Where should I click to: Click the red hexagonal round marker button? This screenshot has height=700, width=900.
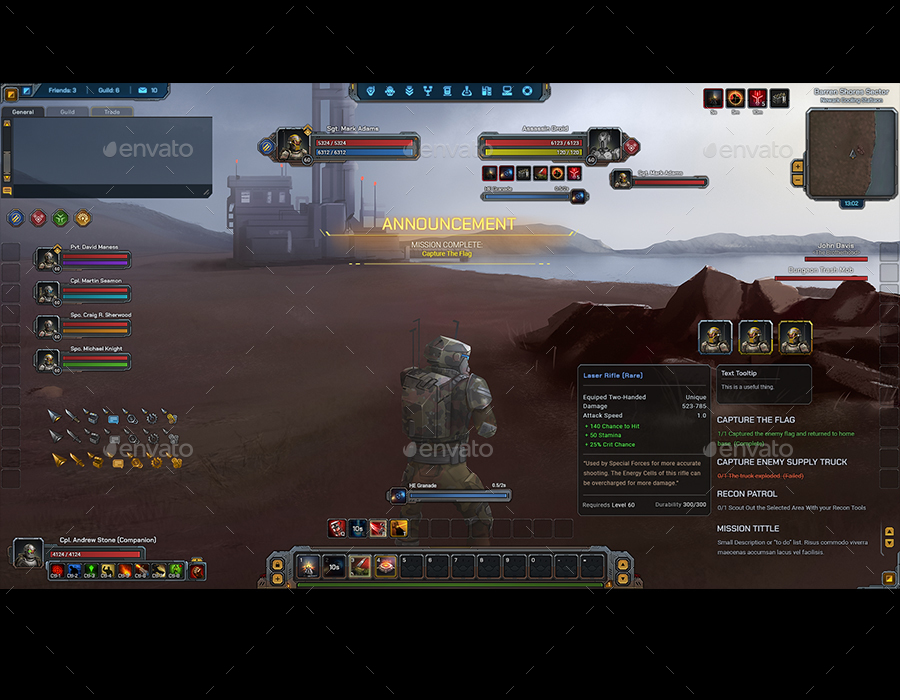click(x=38, y=218)
